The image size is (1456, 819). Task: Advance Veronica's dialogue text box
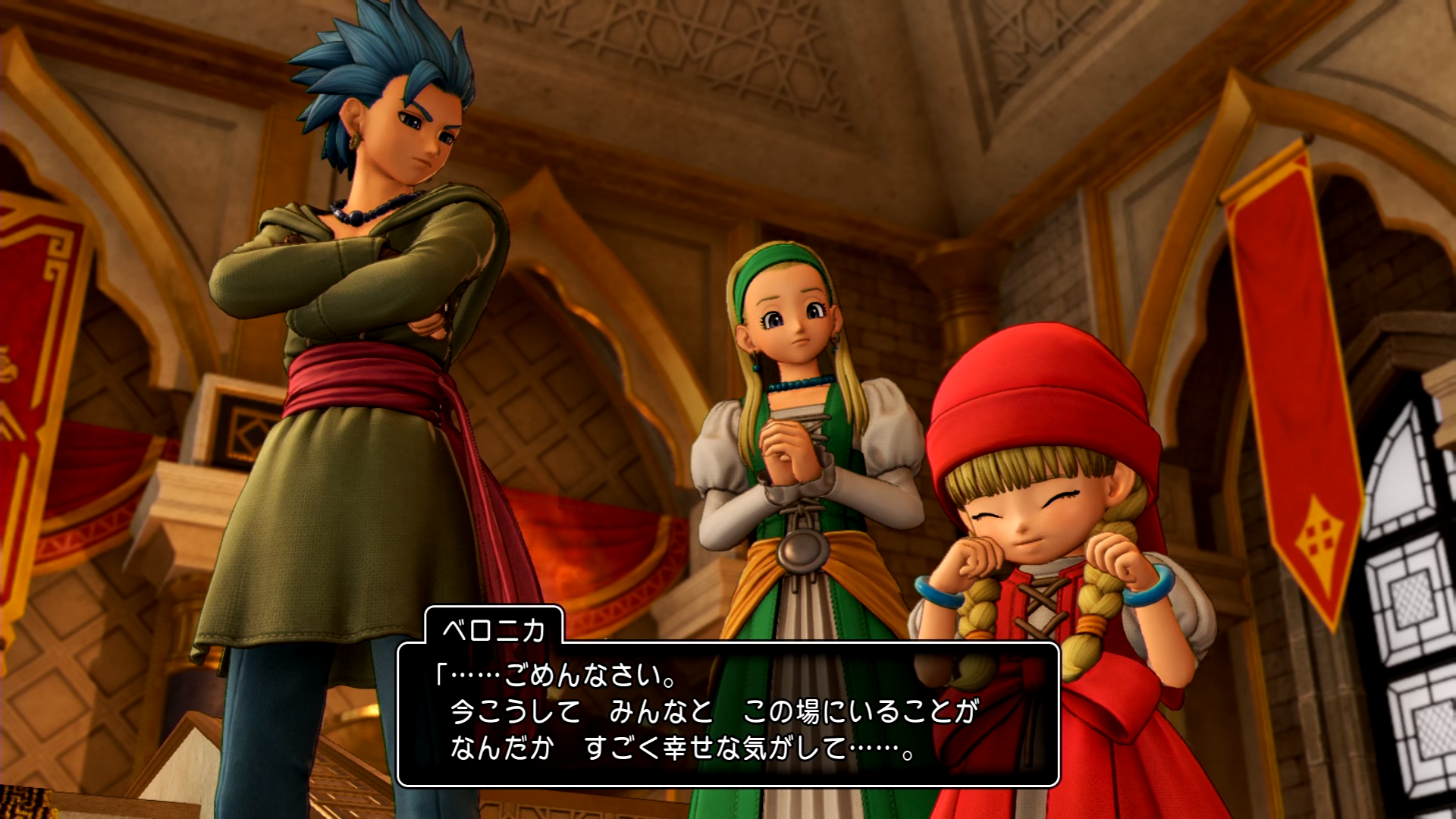point(728,713)
